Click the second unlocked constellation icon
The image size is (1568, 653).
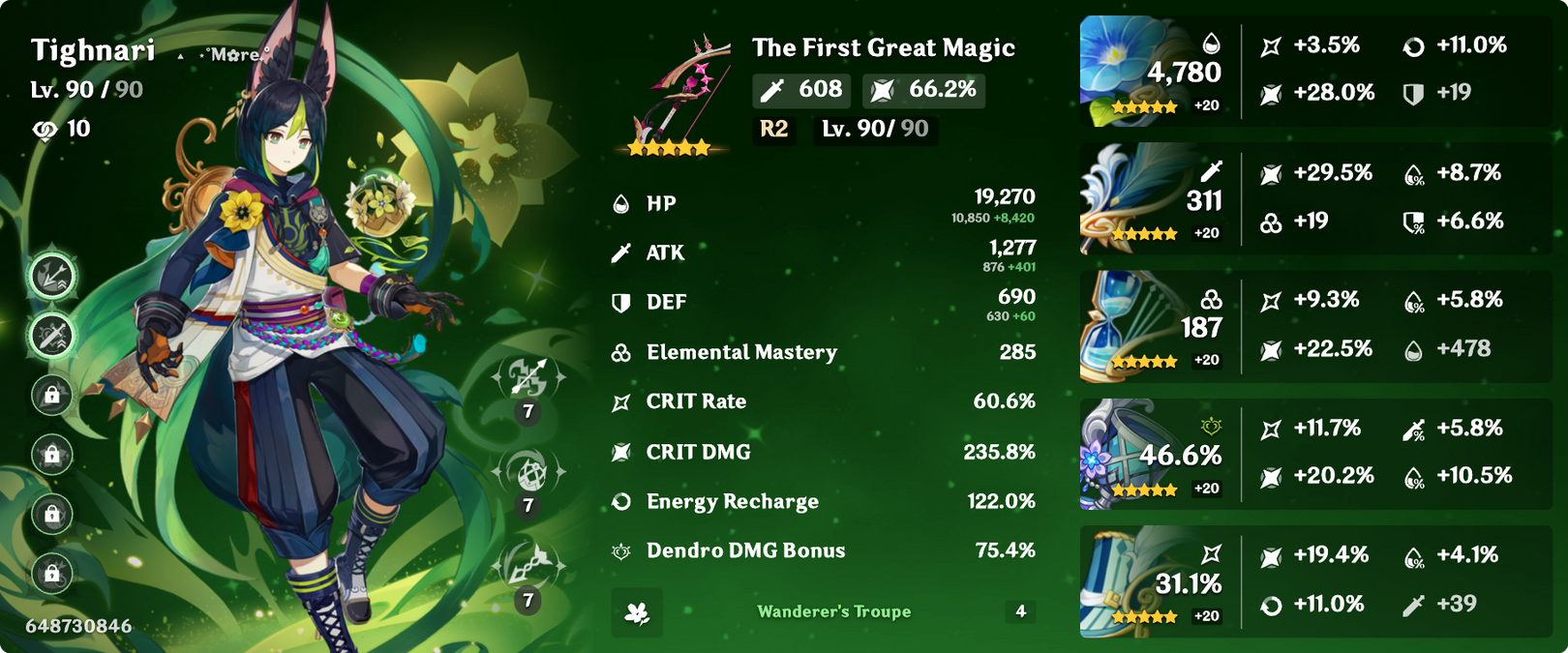(52, 336)
